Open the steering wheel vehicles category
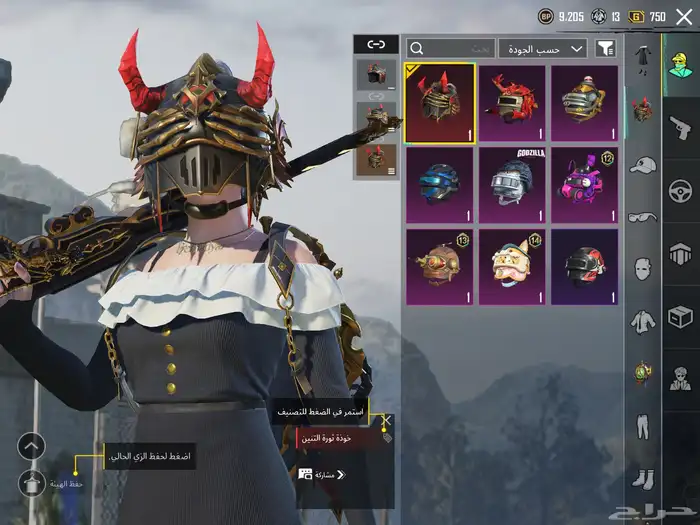700x525 pixels. coord(680,189)
